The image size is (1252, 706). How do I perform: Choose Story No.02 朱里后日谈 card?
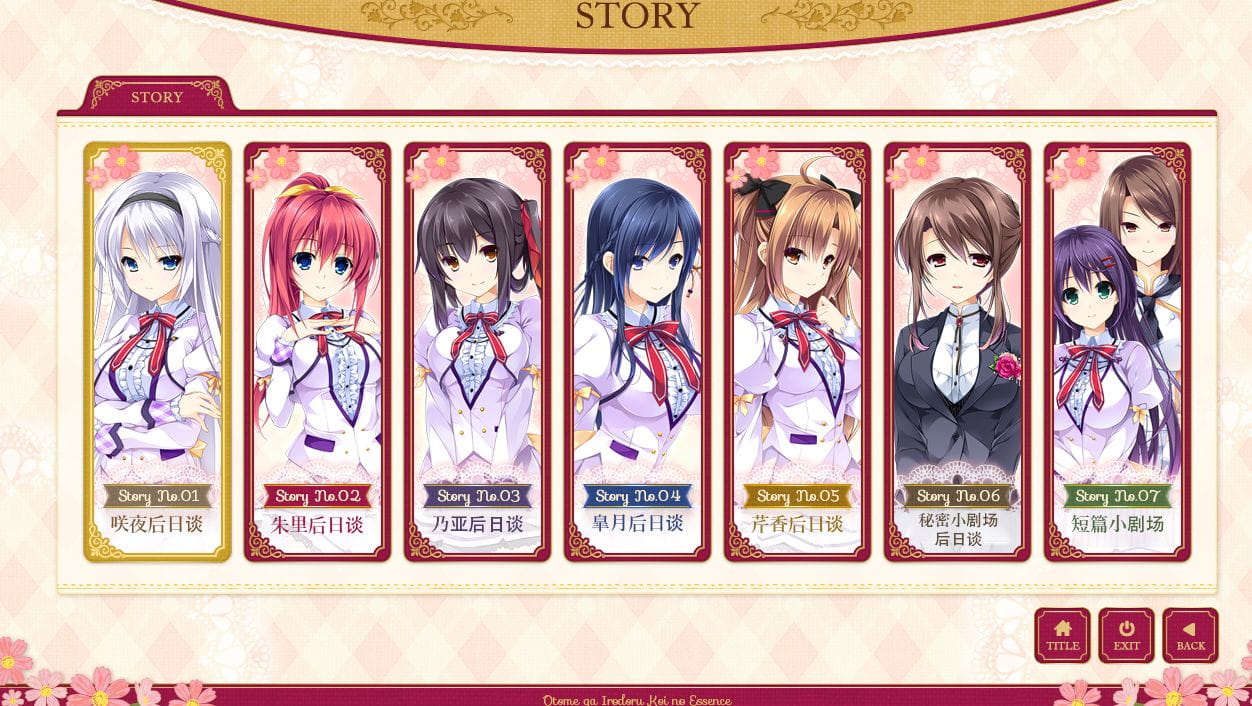[317, 351]
